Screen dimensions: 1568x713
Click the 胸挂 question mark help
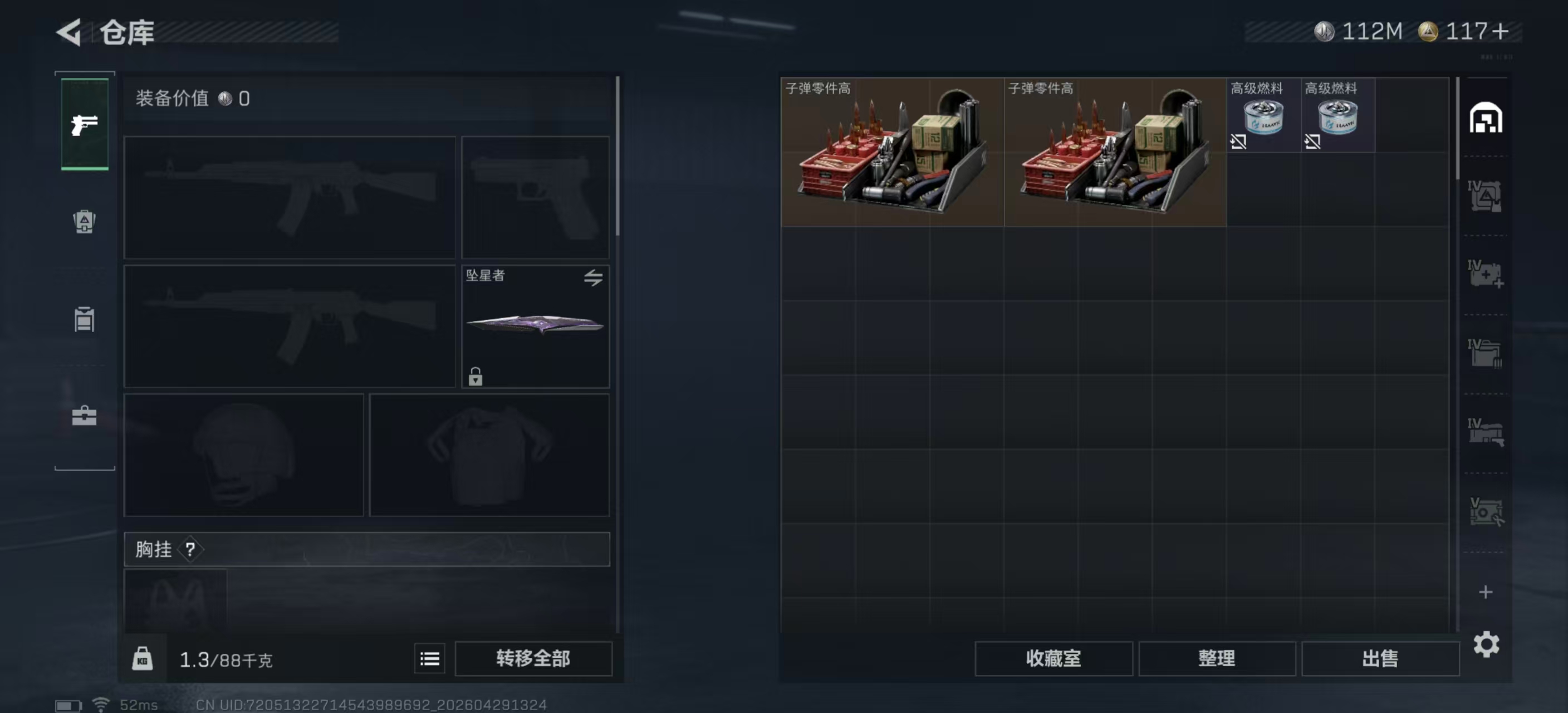[x=192, y=549]
